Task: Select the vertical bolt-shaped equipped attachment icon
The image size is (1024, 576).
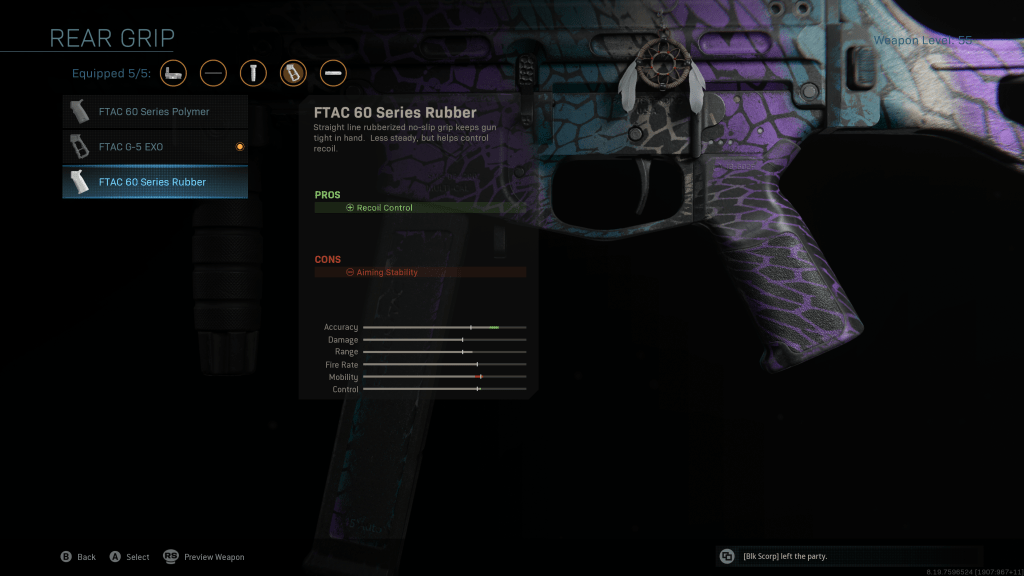Action: (253, 73)
